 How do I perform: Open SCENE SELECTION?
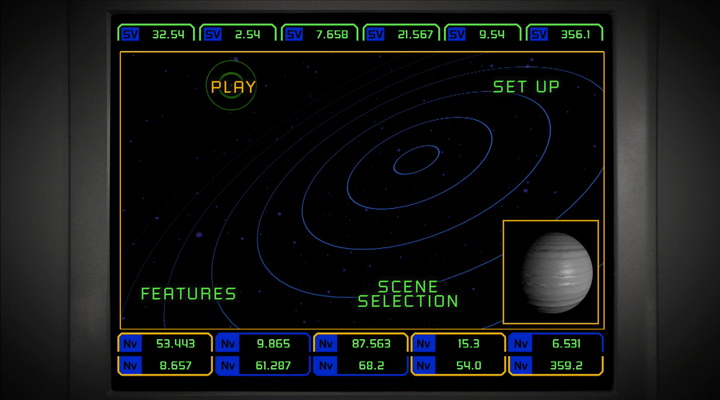pos(408,294)
